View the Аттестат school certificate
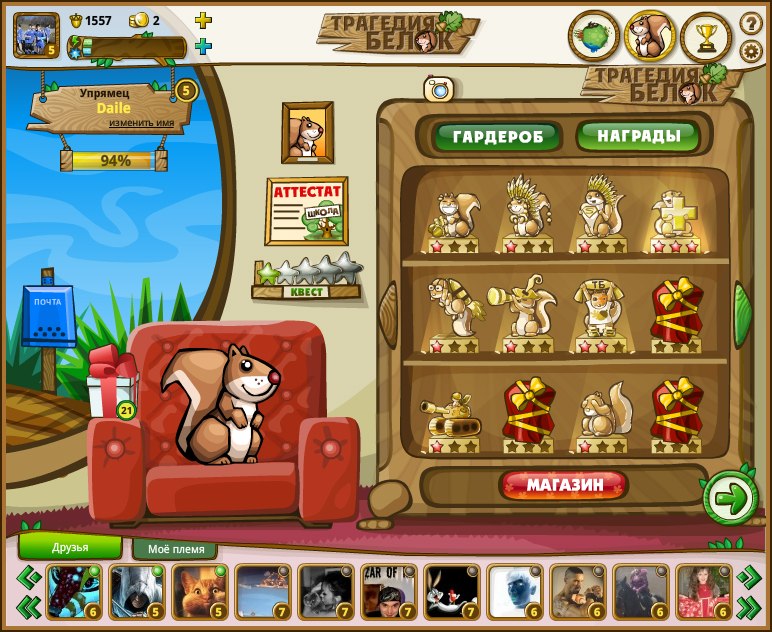The image size is (772, 632). click(x=306, y=210)
